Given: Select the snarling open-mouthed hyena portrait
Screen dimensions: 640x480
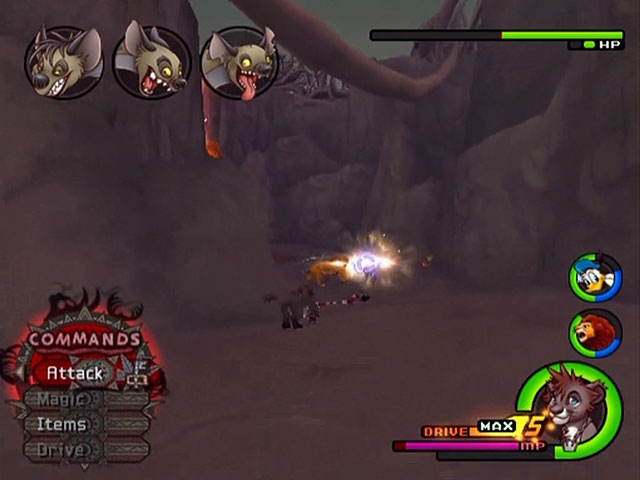Looking at the screenshot, I should click(151, 62).
